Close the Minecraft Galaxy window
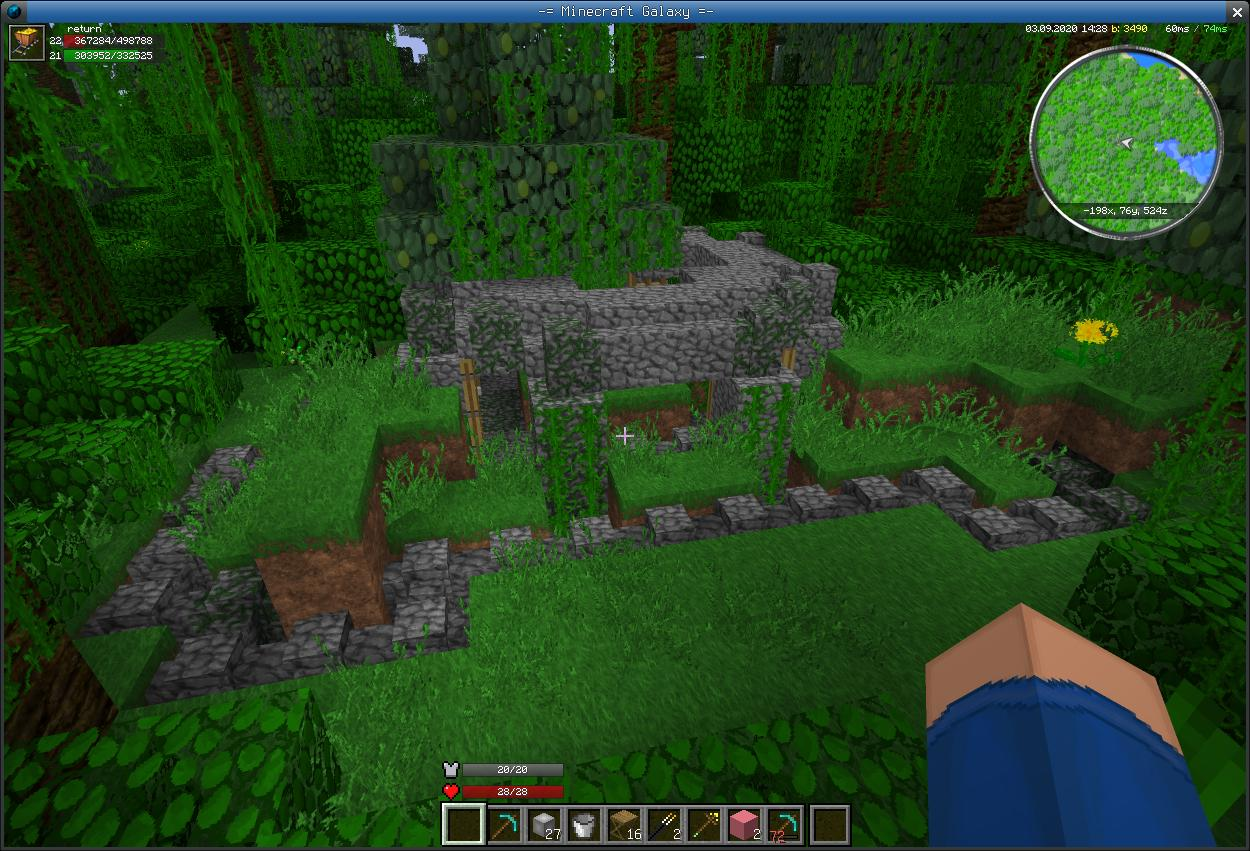Screen dimensions: 1250x851 pyautogui.click(x=1238, y=11)
